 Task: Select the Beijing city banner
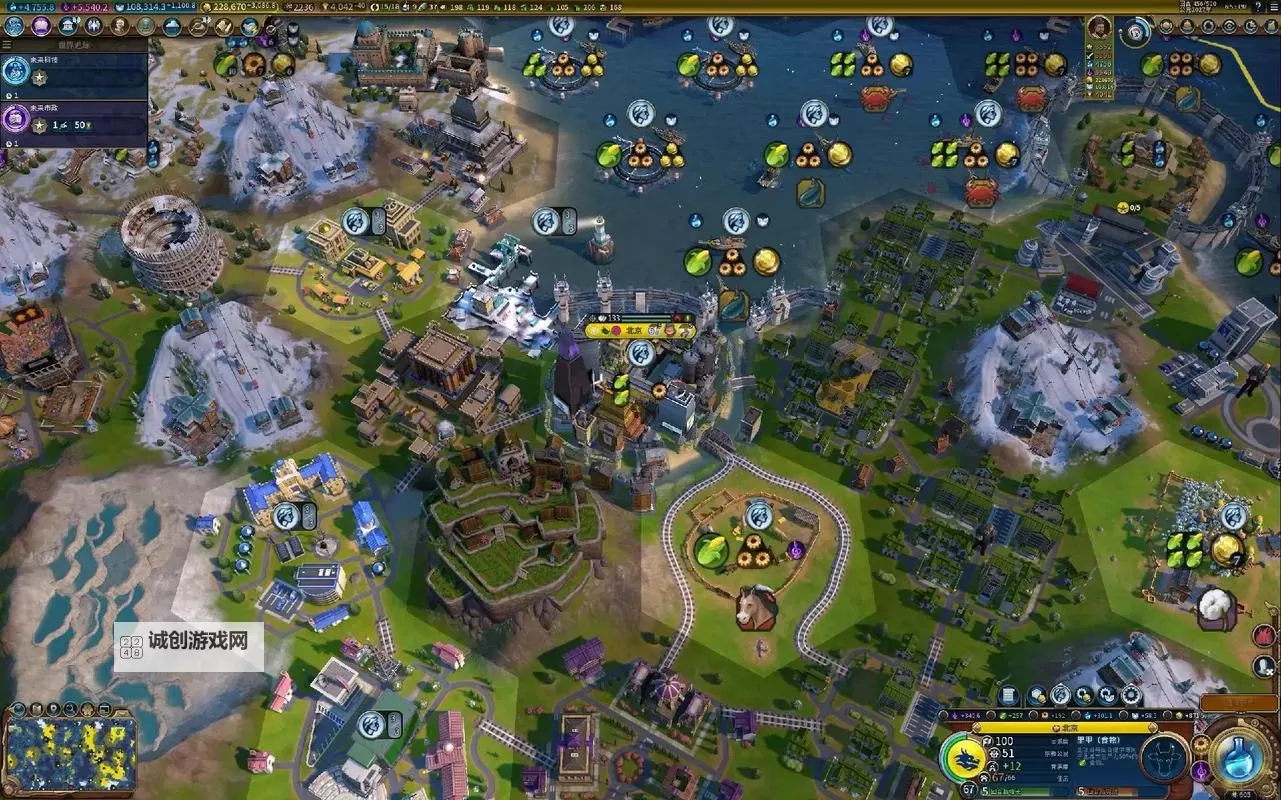click(x=638, y=329)
